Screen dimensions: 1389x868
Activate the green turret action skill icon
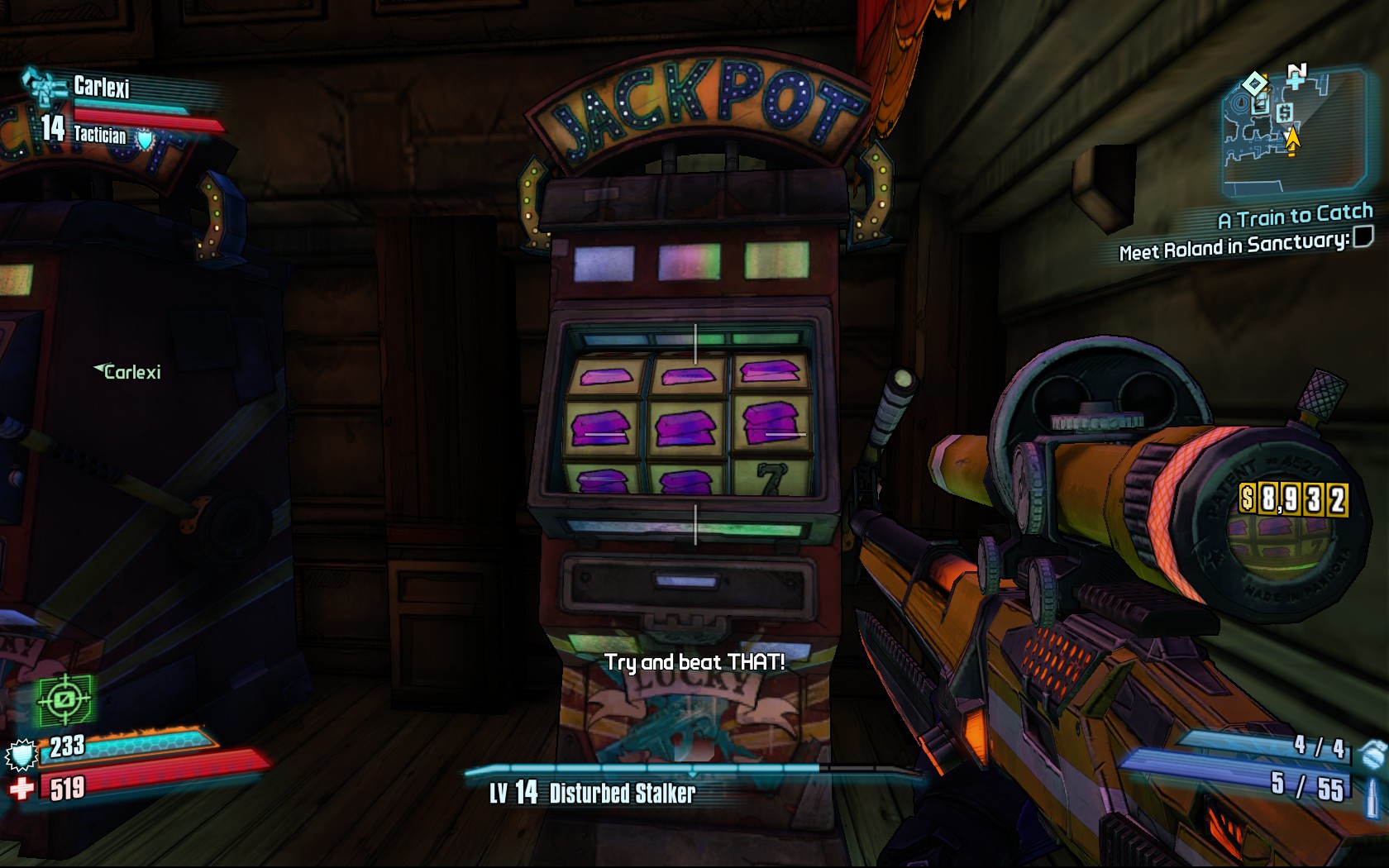tap(64, 701)
